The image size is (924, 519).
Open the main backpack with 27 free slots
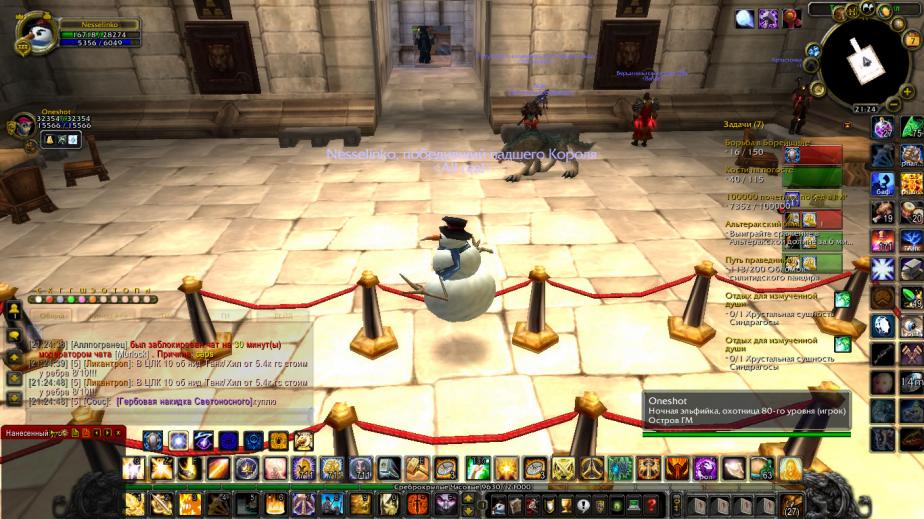tap(792, 503)
